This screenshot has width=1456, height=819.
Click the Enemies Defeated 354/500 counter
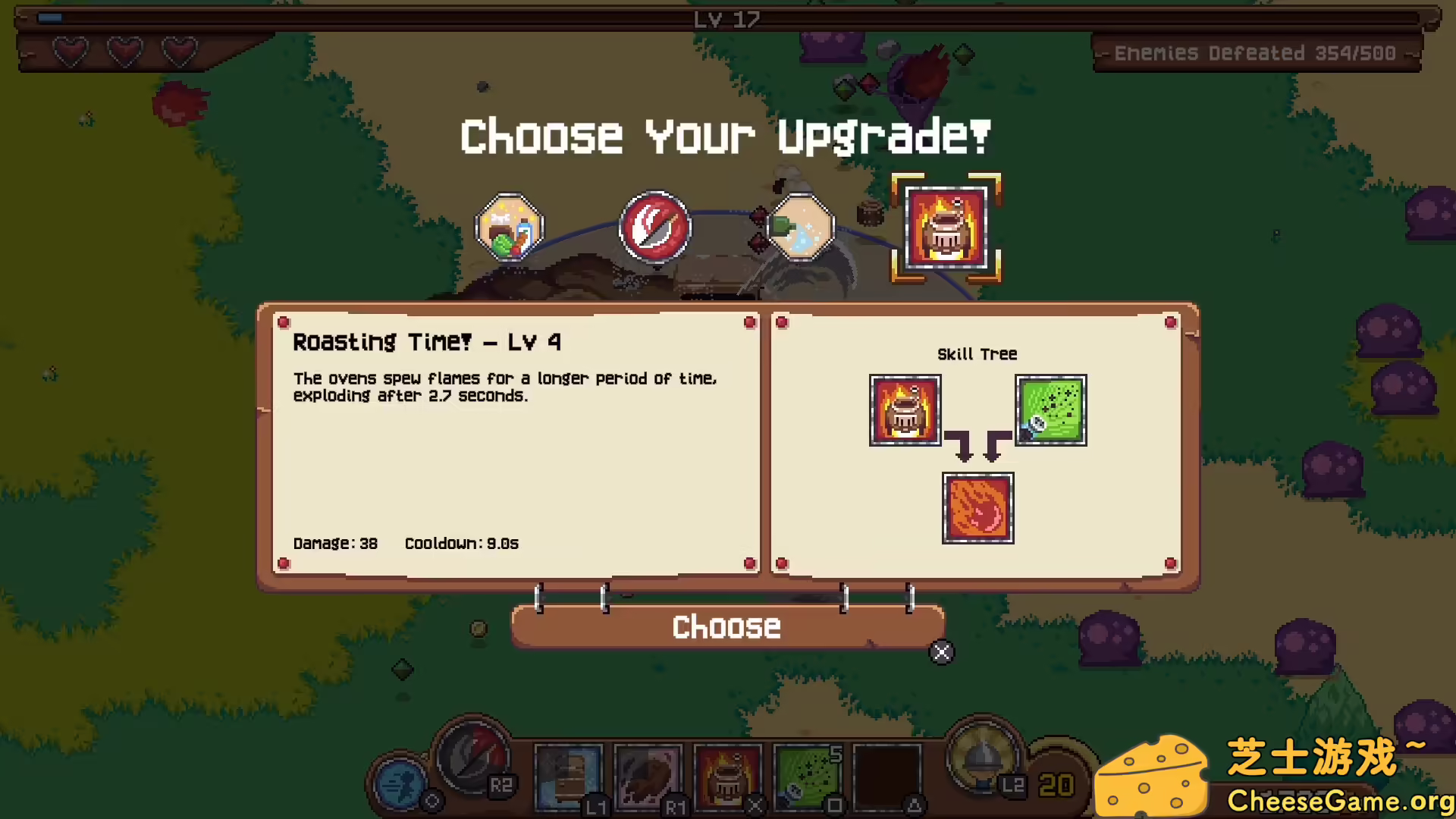click(1256, 53)
